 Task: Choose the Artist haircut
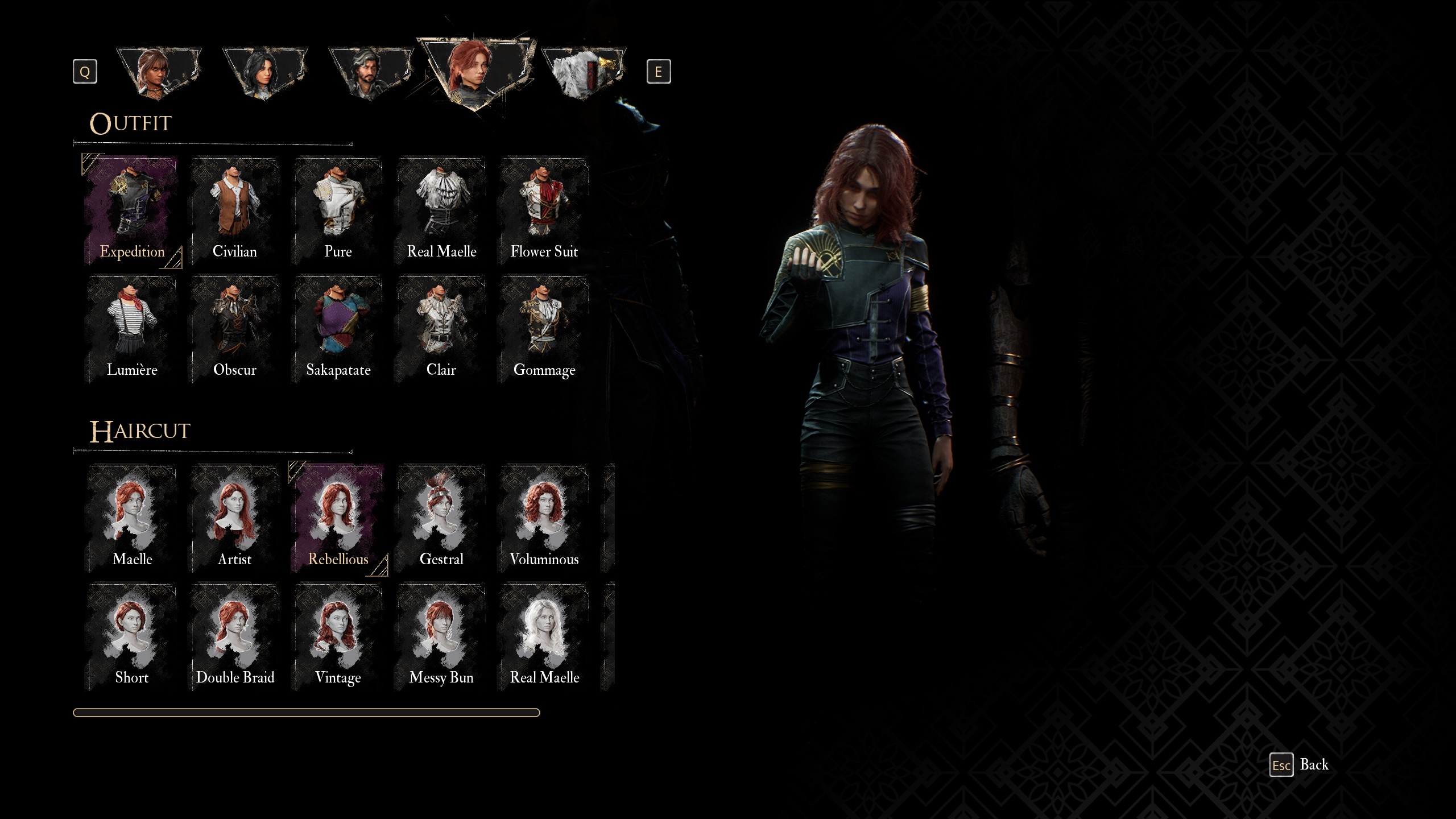234,518
